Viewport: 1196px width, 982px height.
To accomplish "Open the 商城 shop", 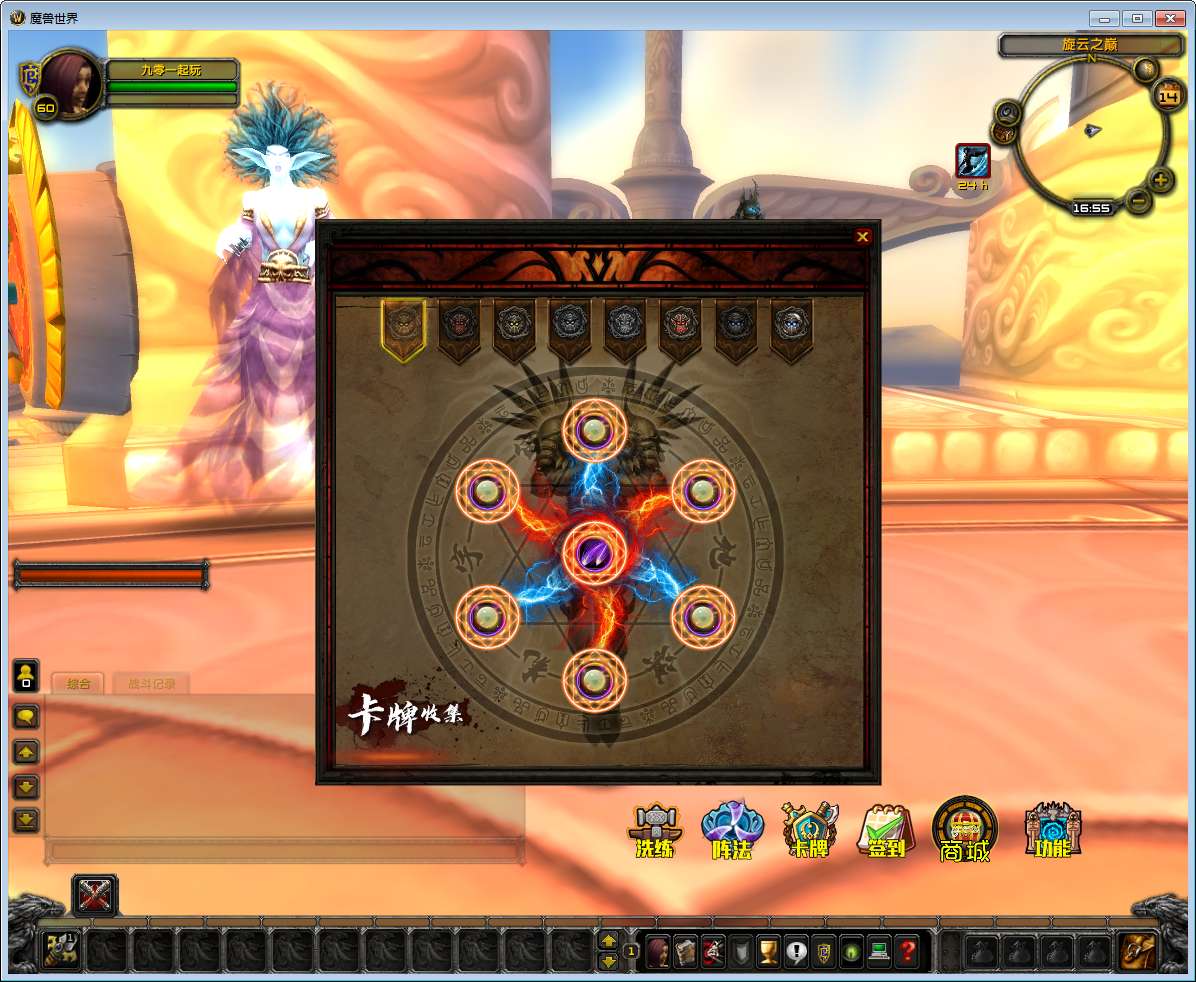I will coord(964,830).
